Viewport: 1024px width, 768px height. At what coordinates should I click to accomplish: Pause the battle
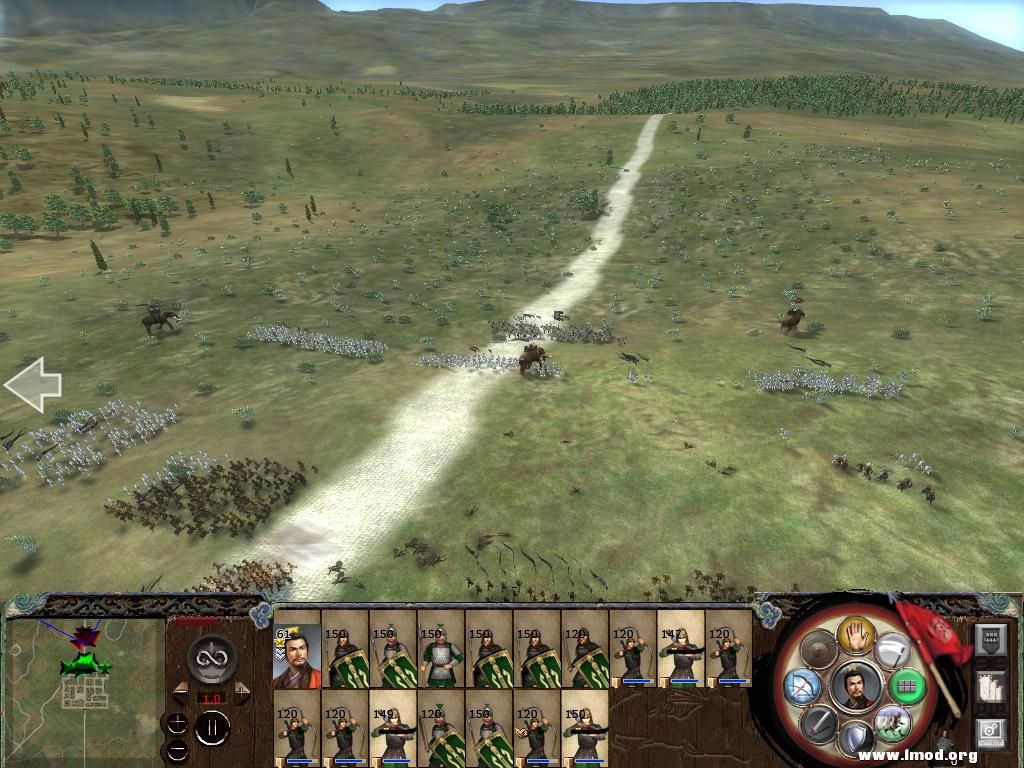[212, 727]
